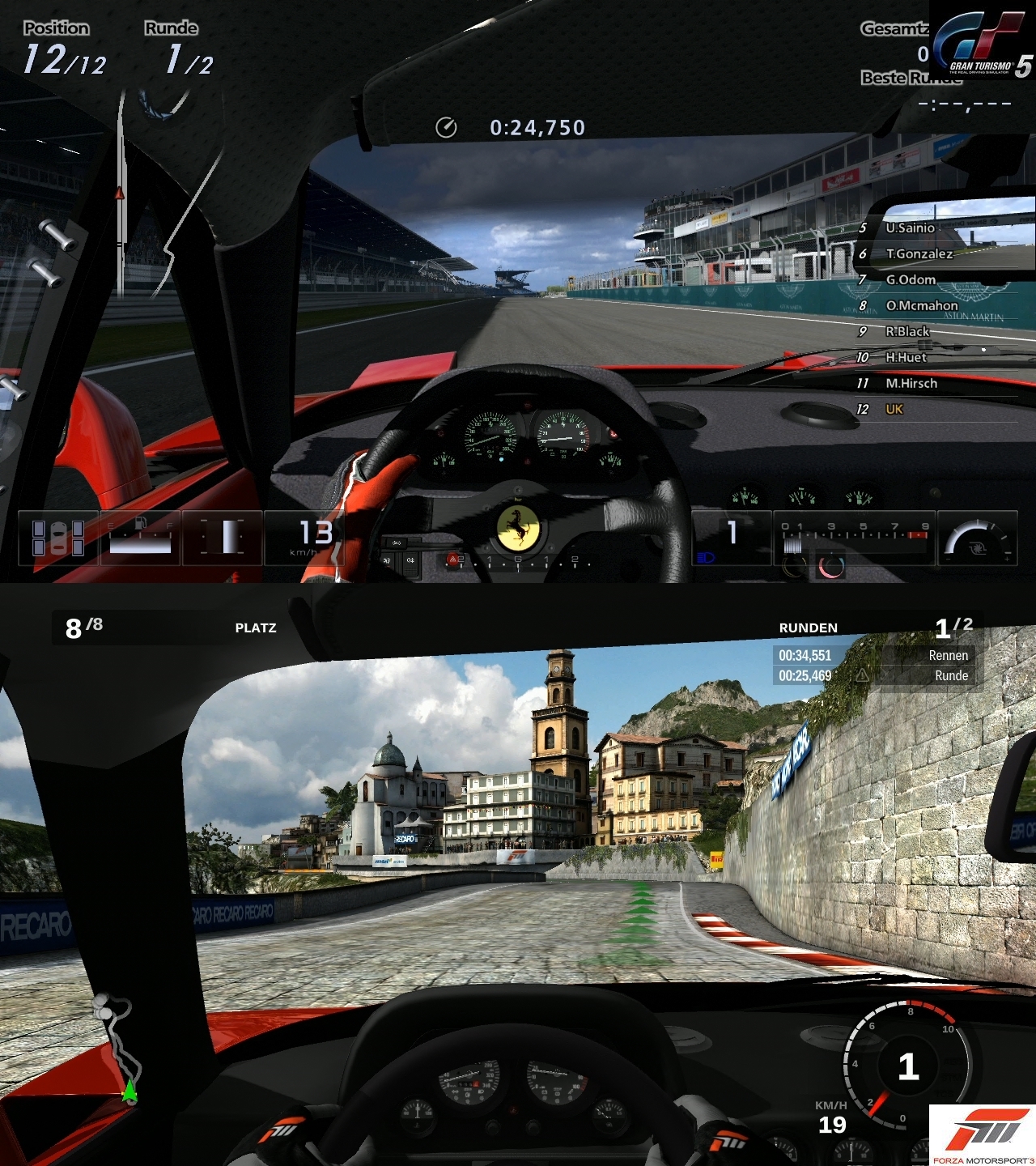The width and height of the screenshot is (1036, 1166).
Task: Select M.Hirsch in the leaderboard
Action: (911, 384)
